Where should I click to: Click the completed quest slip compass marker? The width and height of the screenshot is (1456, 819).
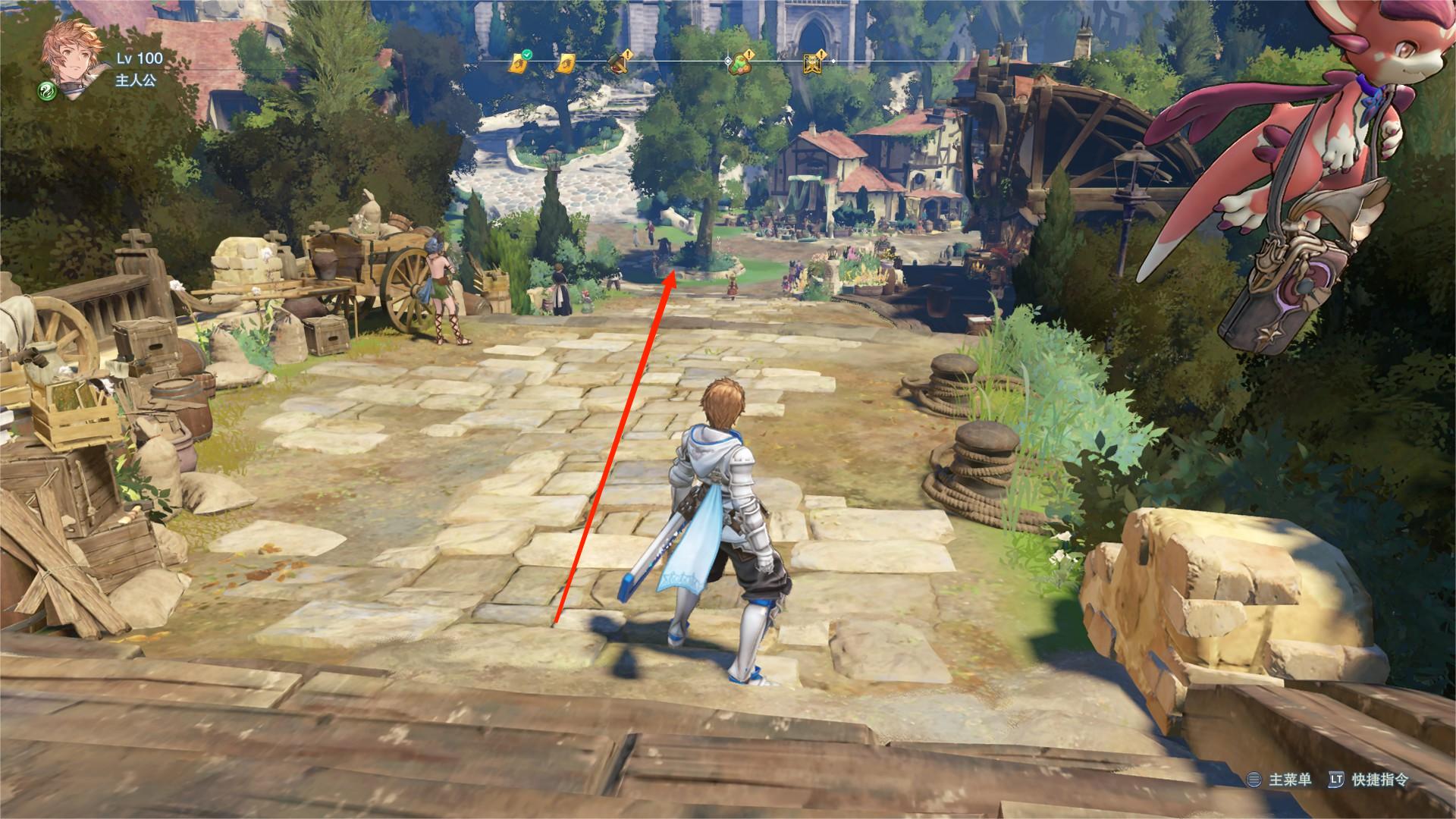point(518,64)
